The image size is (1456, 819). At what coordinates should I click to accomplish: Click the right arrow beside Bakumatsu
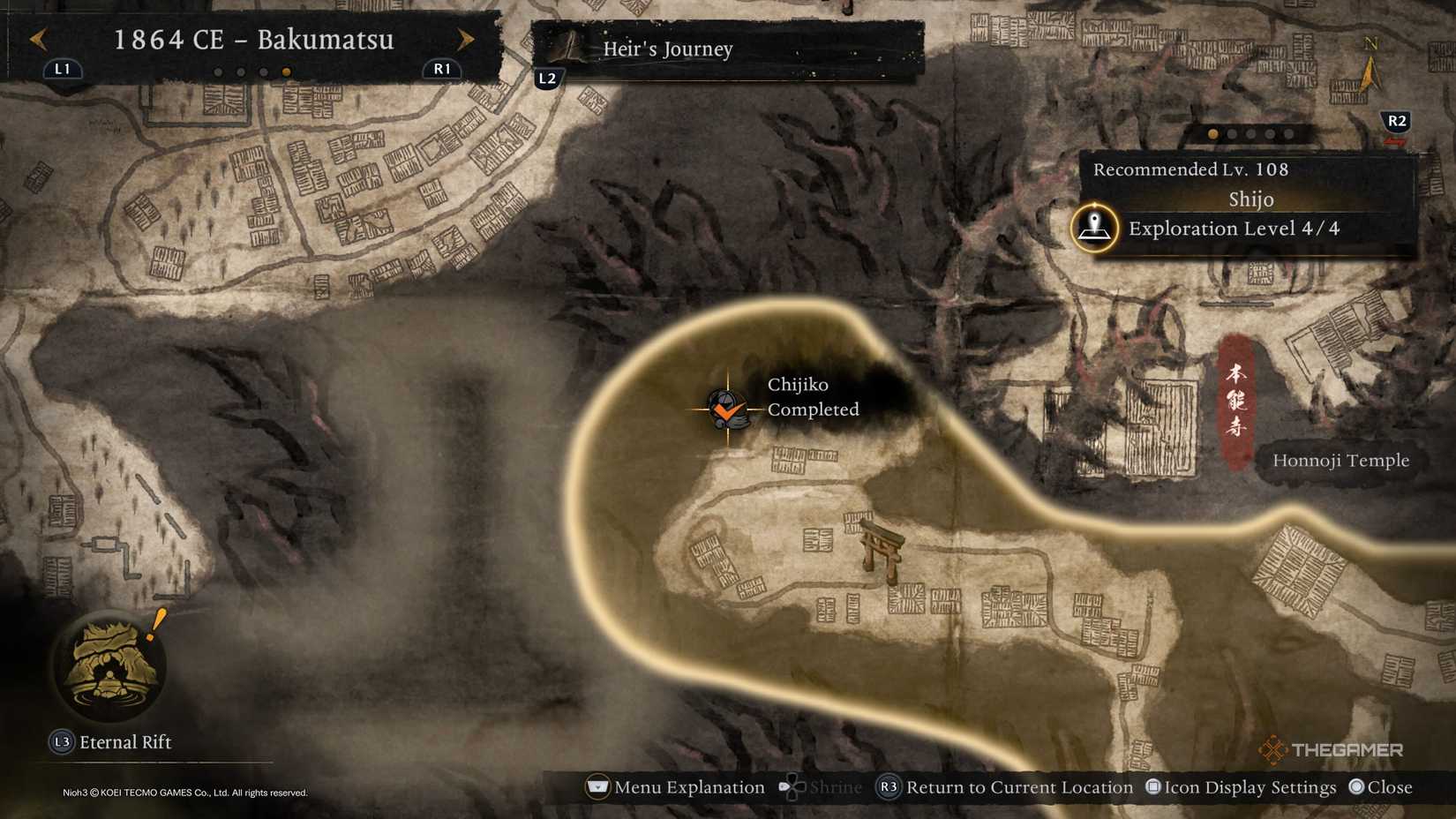[x=466, y=39]
